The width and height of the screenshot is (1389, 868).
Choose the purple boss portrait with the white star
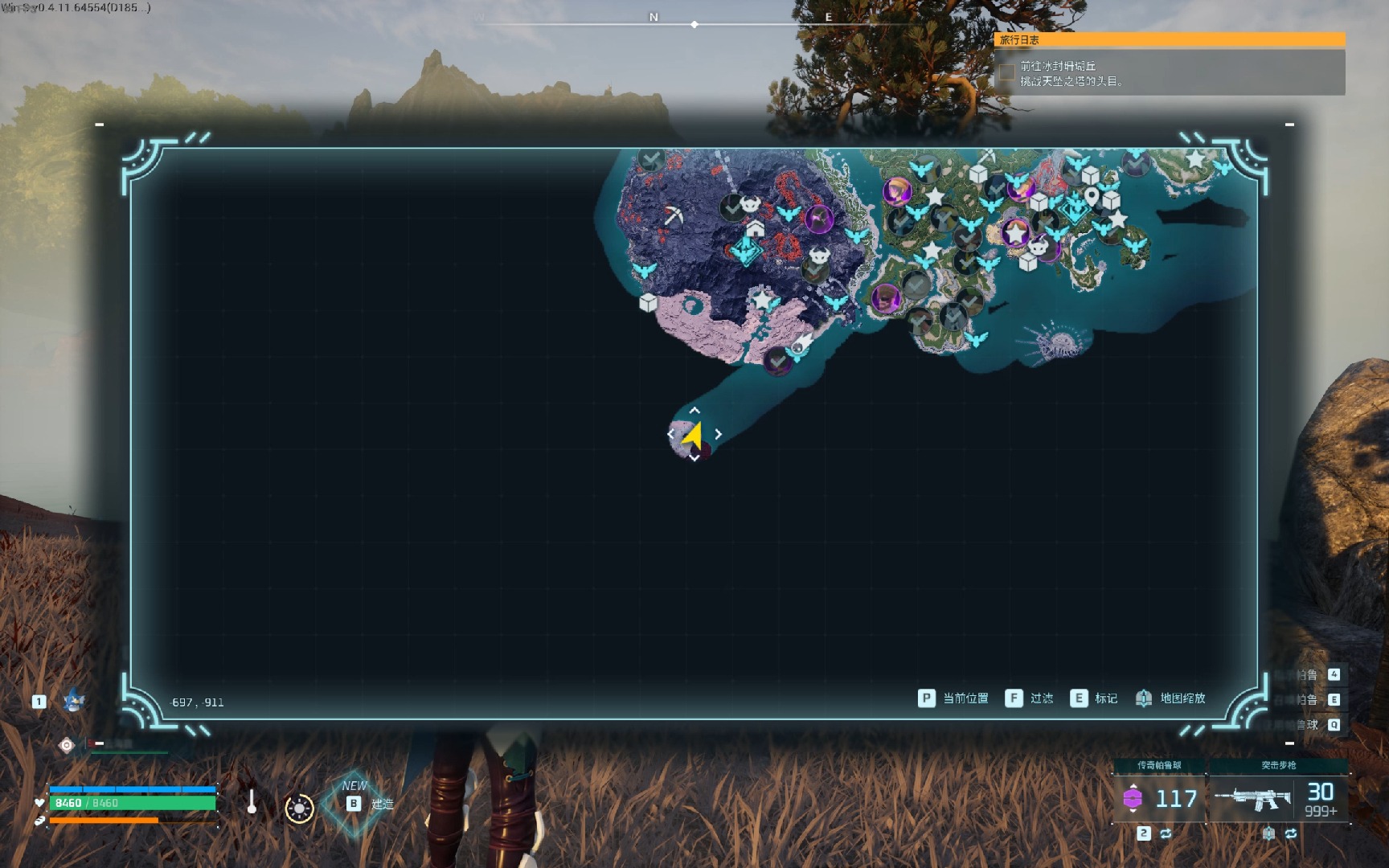click(x=1016, y=233)
